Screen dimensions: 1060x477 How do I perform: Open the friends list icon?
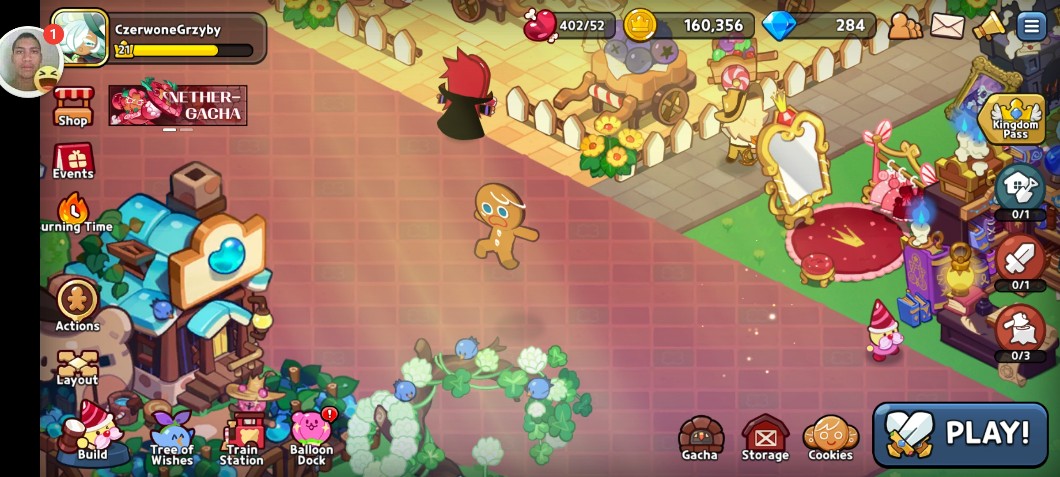pyautogui.click(x=905, y=25)
